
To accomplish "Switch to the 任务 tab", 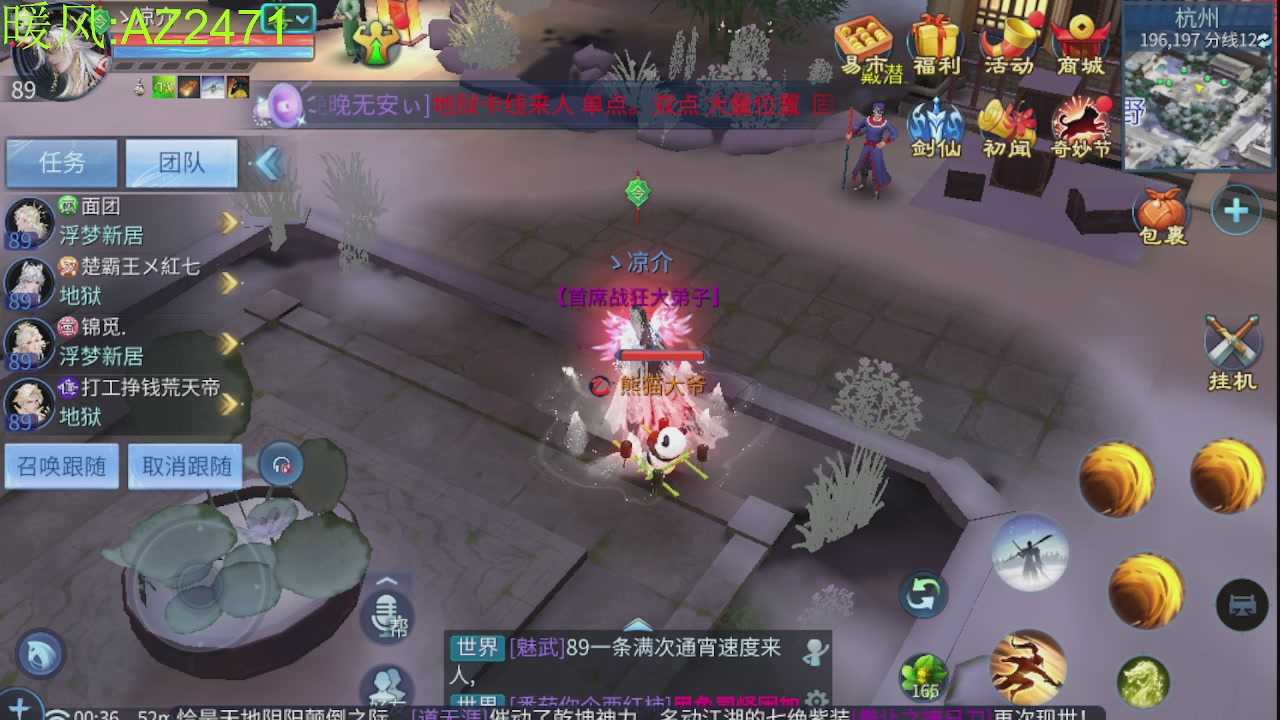I will point(61,161).
